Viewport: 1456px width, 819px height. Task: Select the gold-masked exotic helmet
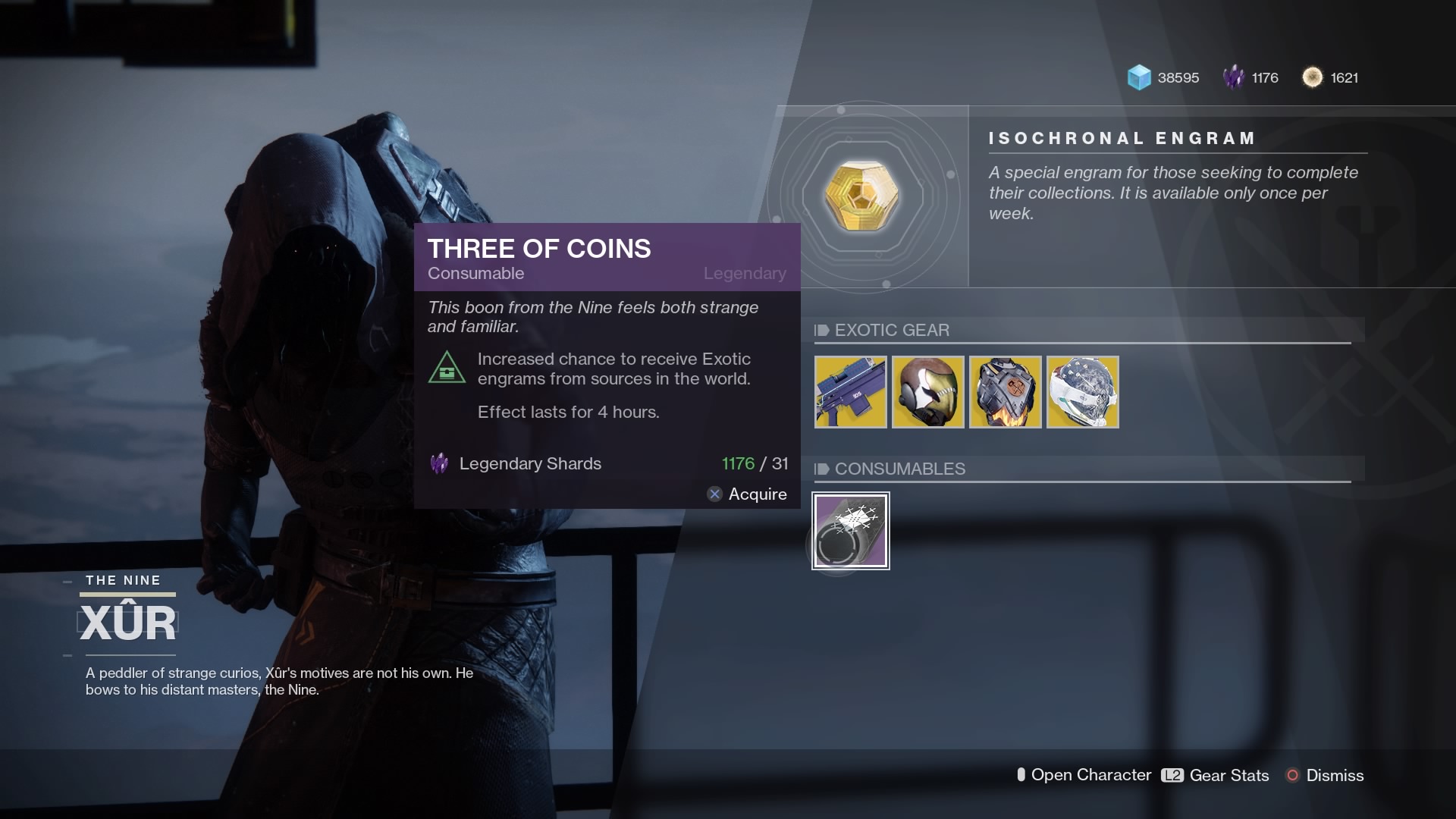click(x=927, y=392)
